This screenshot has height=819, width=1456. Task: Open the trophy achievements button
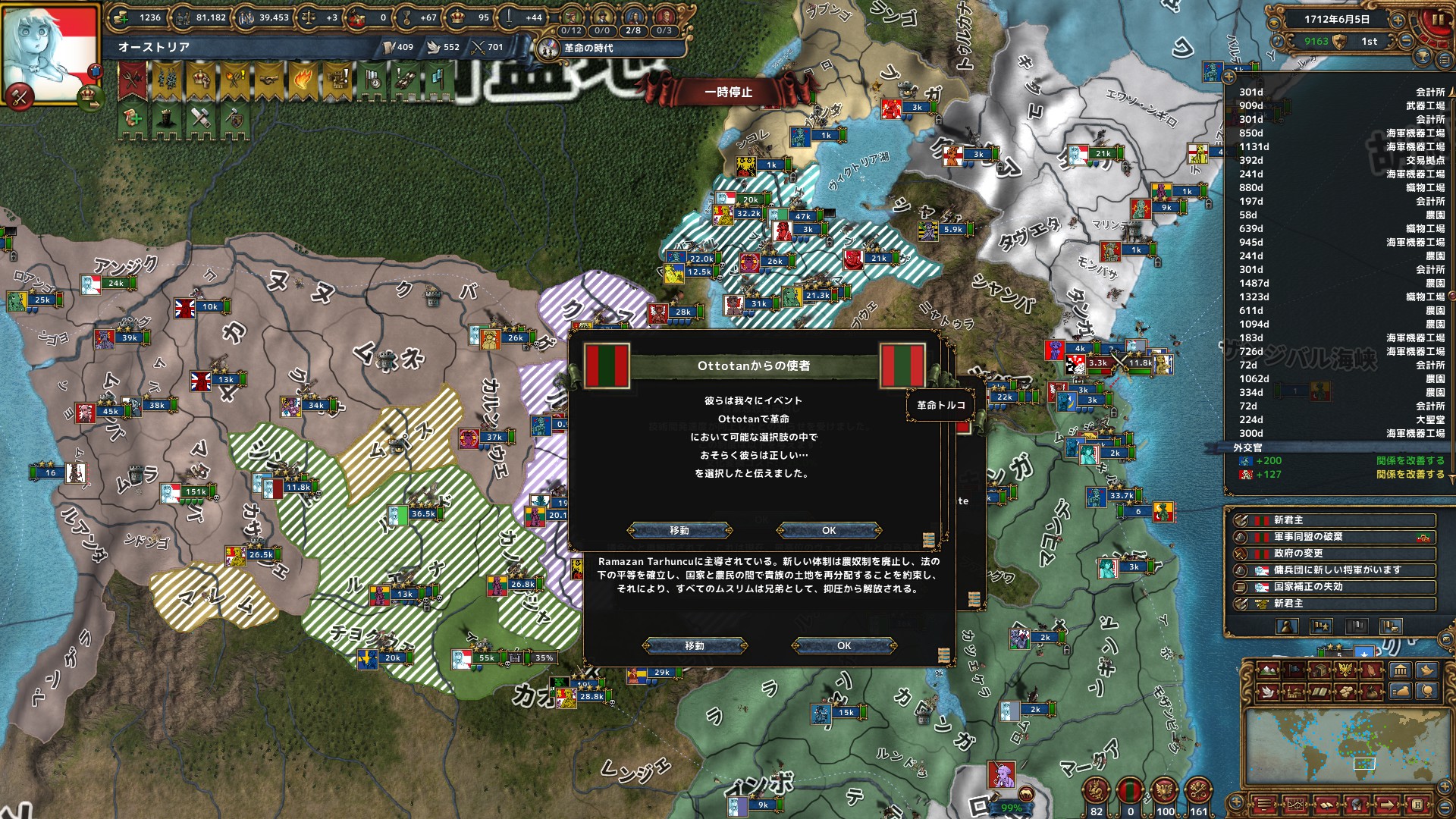1423,57
